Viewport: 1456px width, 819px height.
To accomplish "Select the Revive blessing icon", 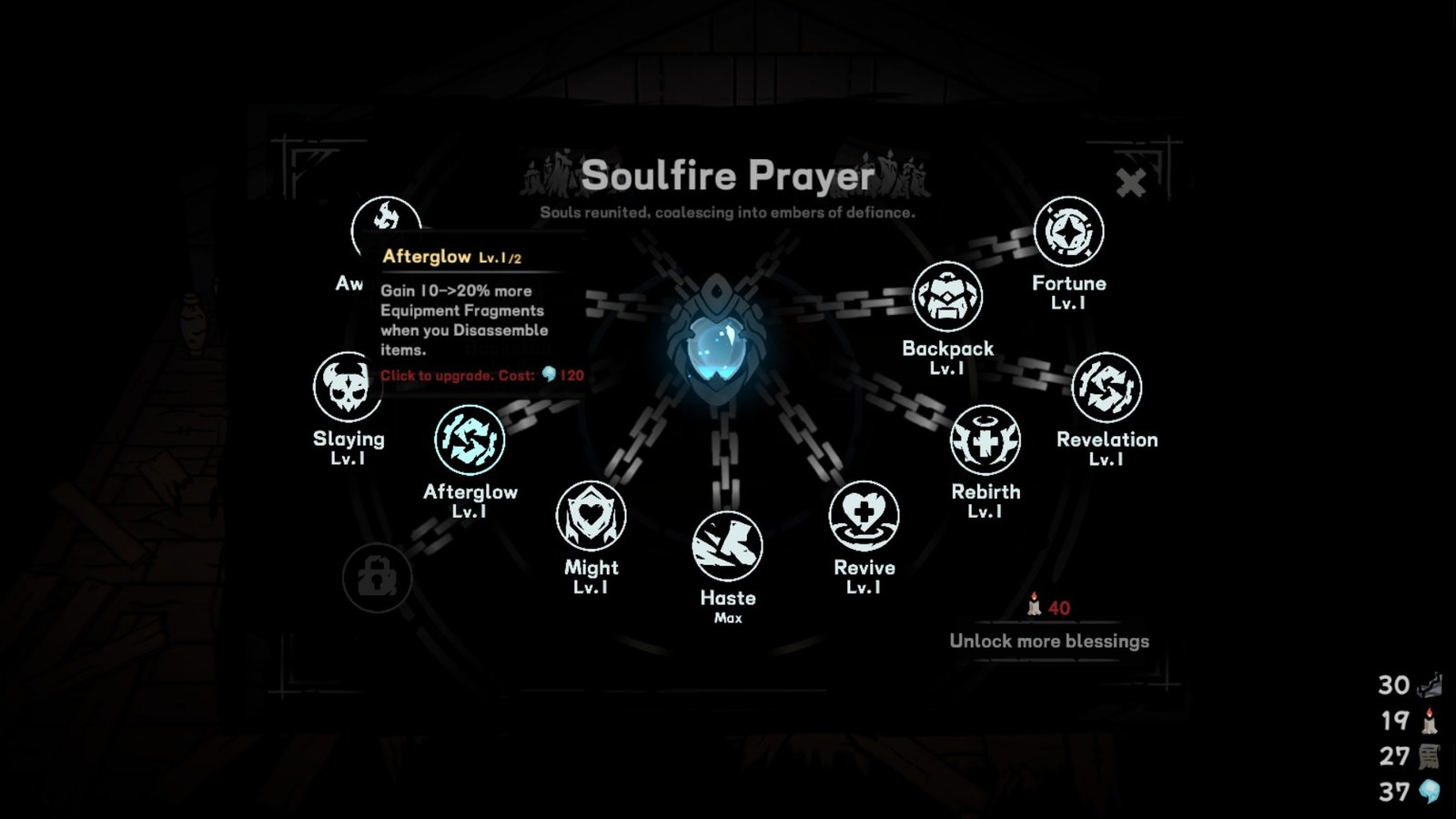I will pos(865,515).
